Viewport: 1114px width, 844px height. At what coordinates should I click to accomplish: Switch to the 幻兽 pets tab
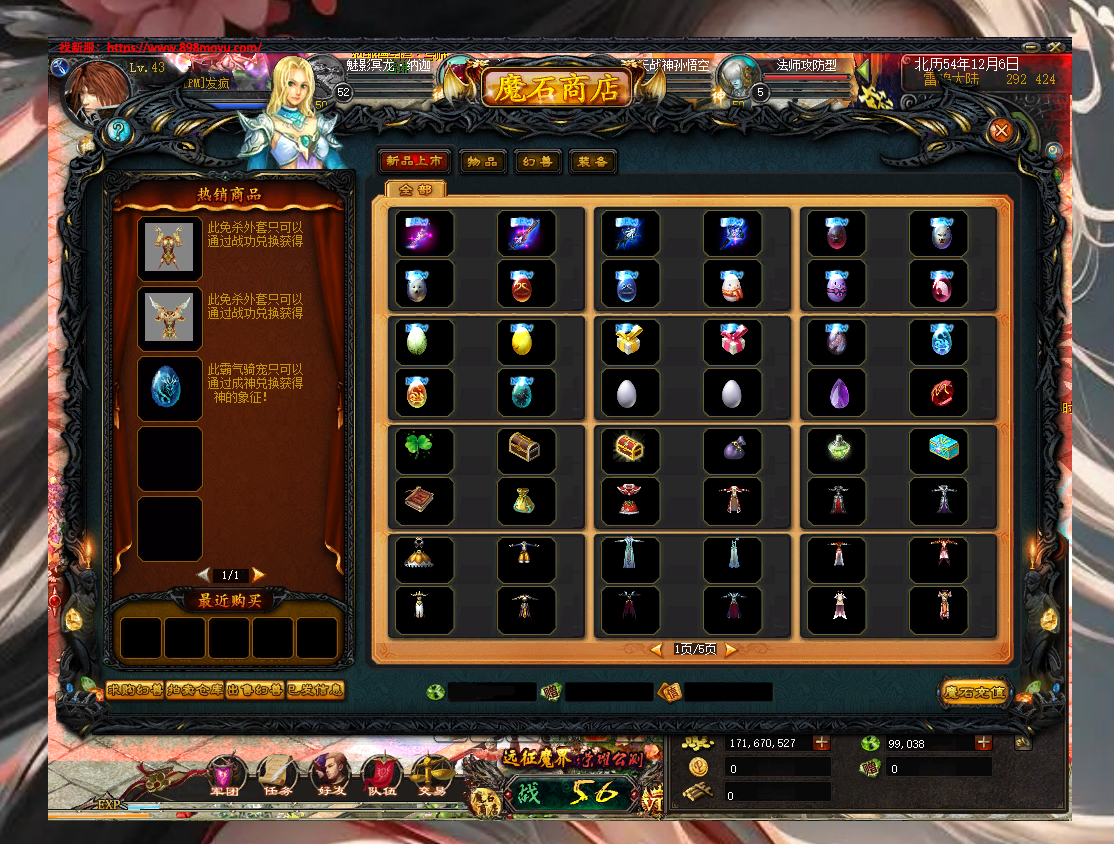pyautogui.click(x=537, y=162)
